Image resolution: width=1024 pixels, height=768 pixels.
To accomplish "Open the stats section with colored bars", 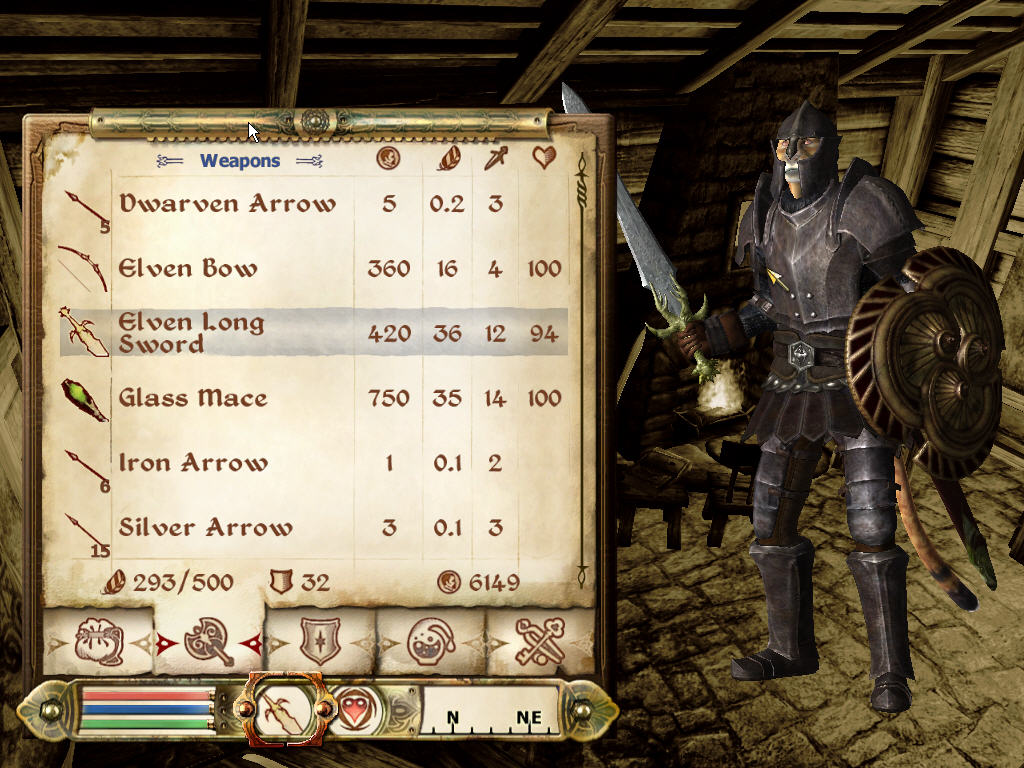I will coord(147,710).
